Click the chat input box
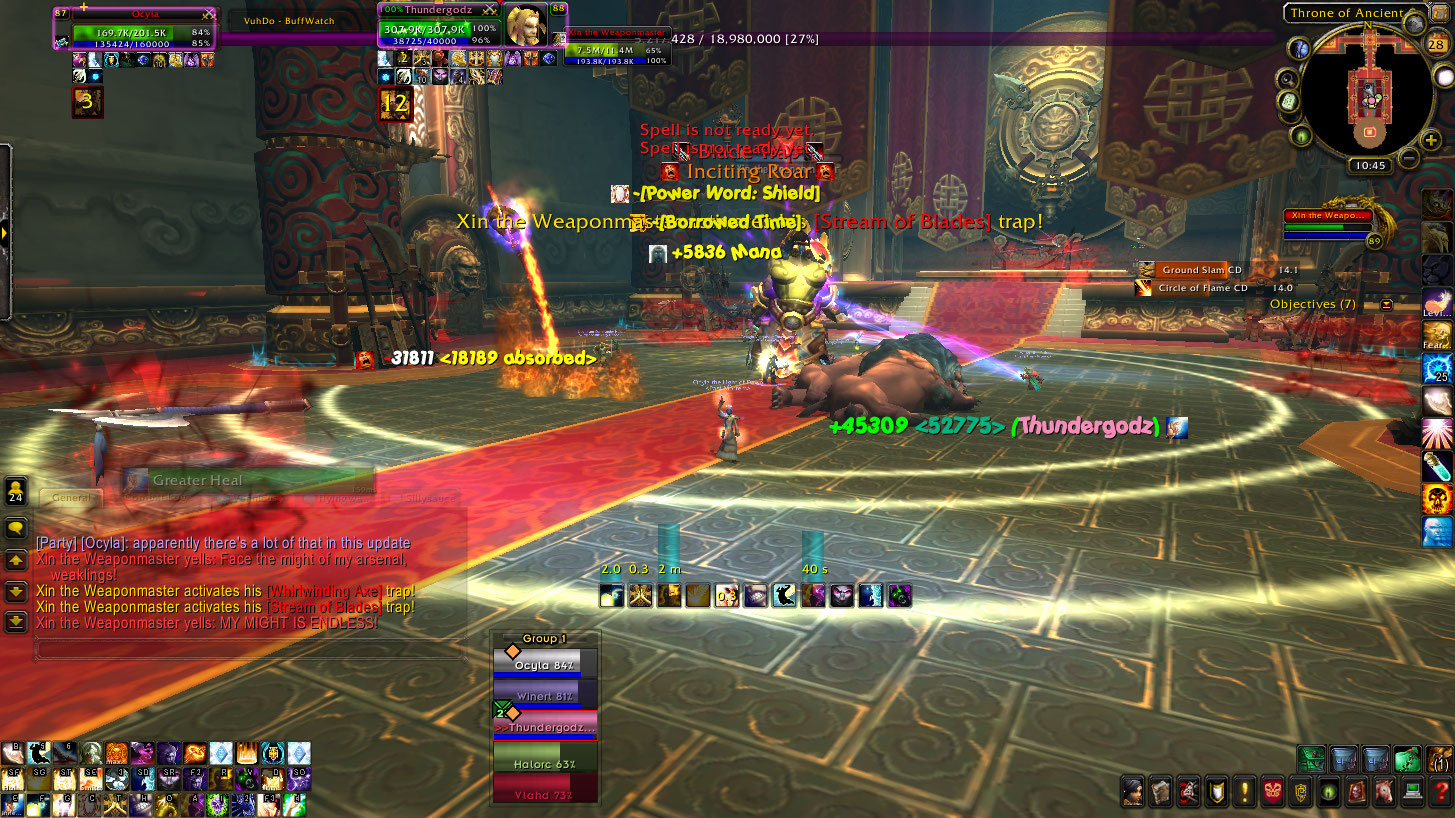 point(250,651)
